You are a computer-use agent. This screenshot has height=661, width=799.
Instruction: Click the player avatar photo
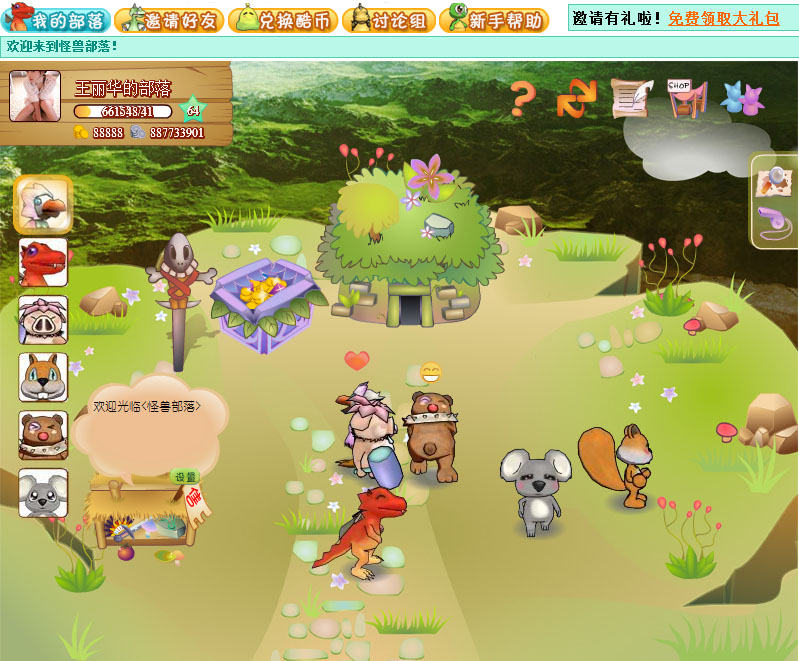[x=35, y=97]
